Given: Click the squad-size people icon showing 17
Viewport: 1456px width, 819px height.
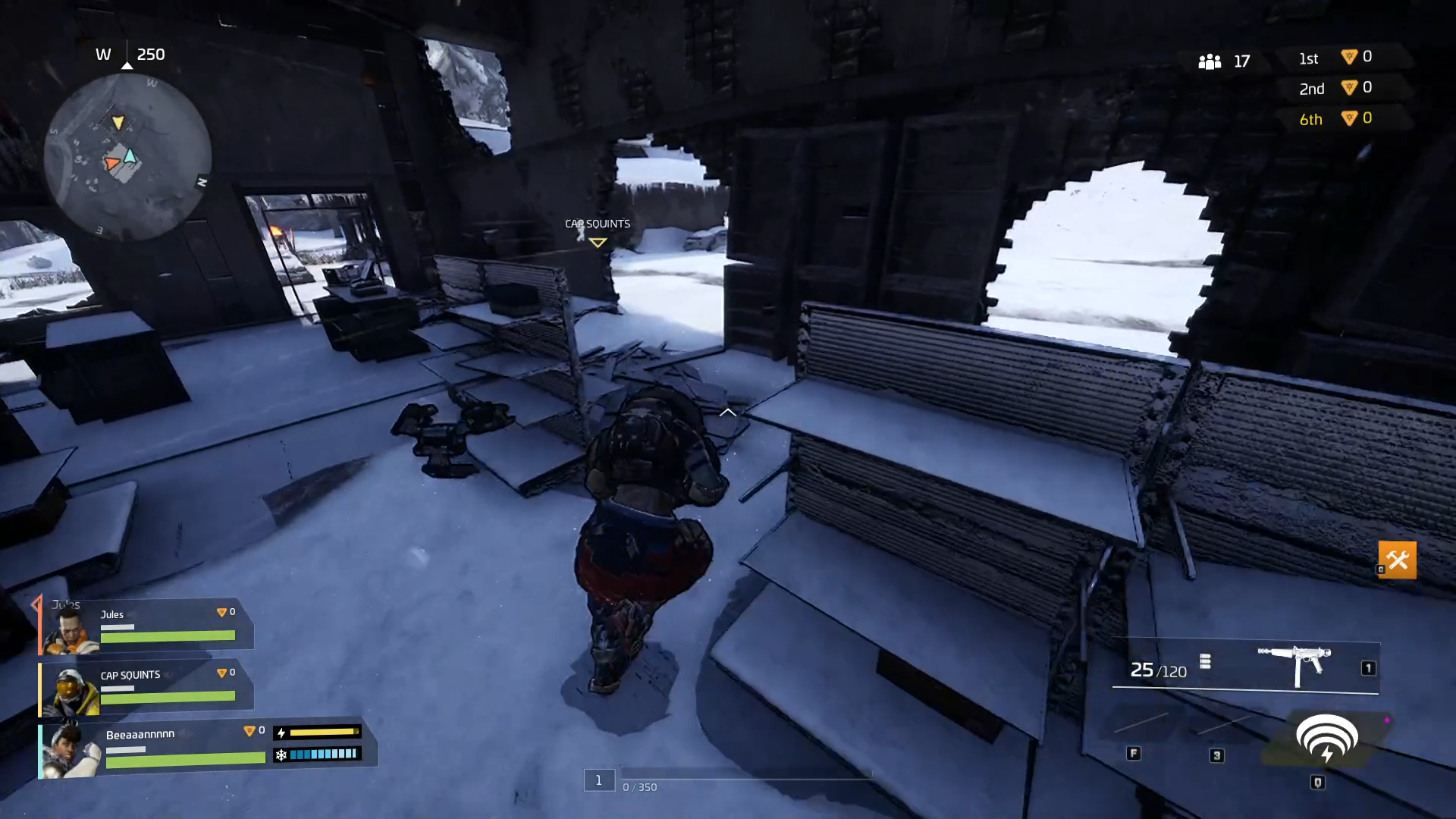Looking at the screenshot, I should (x=1210, y=61).
